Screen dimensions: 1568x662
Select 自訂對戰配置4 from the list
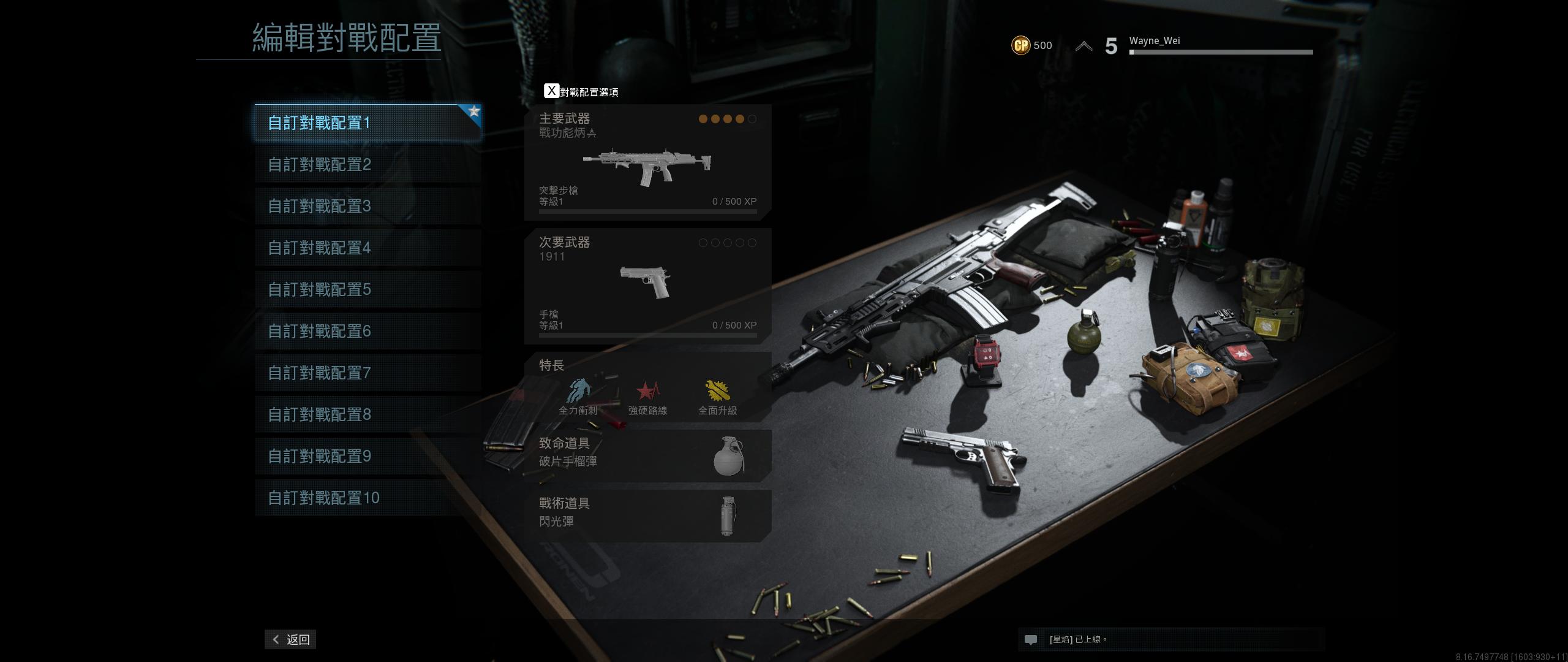367,248
